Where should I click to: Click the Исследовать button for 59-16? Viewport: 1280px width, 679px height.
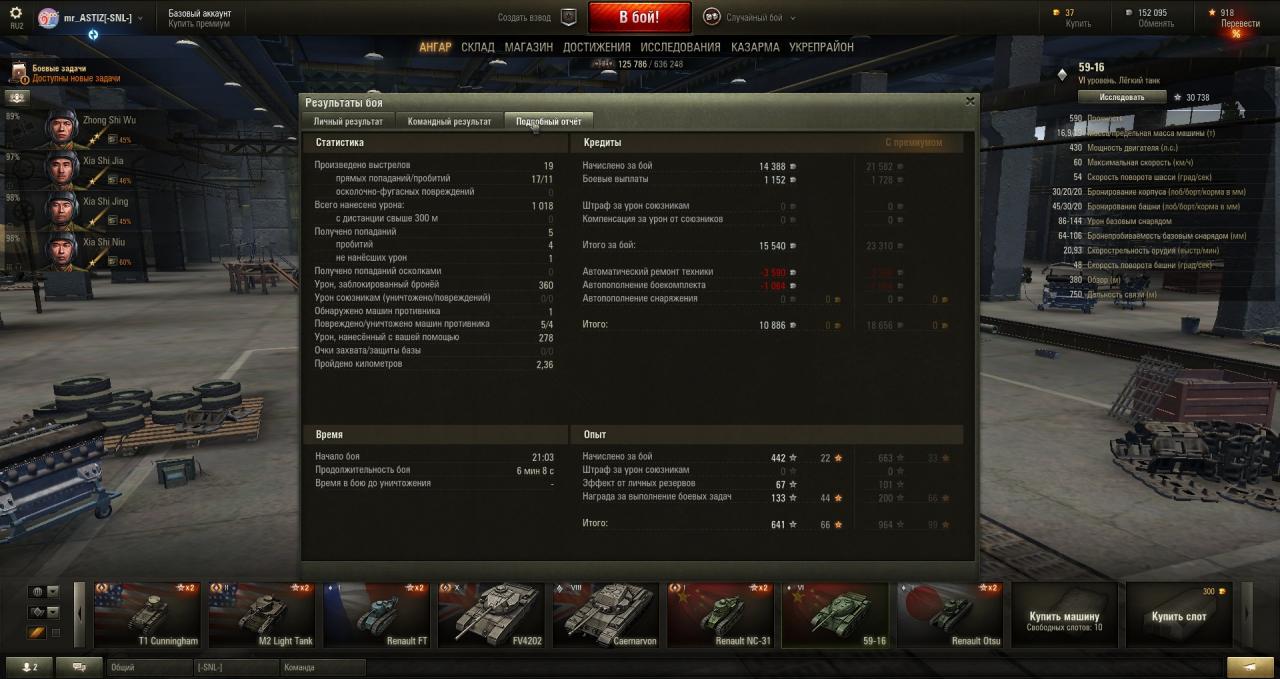pyautogui.click(x=1122, y=97)
